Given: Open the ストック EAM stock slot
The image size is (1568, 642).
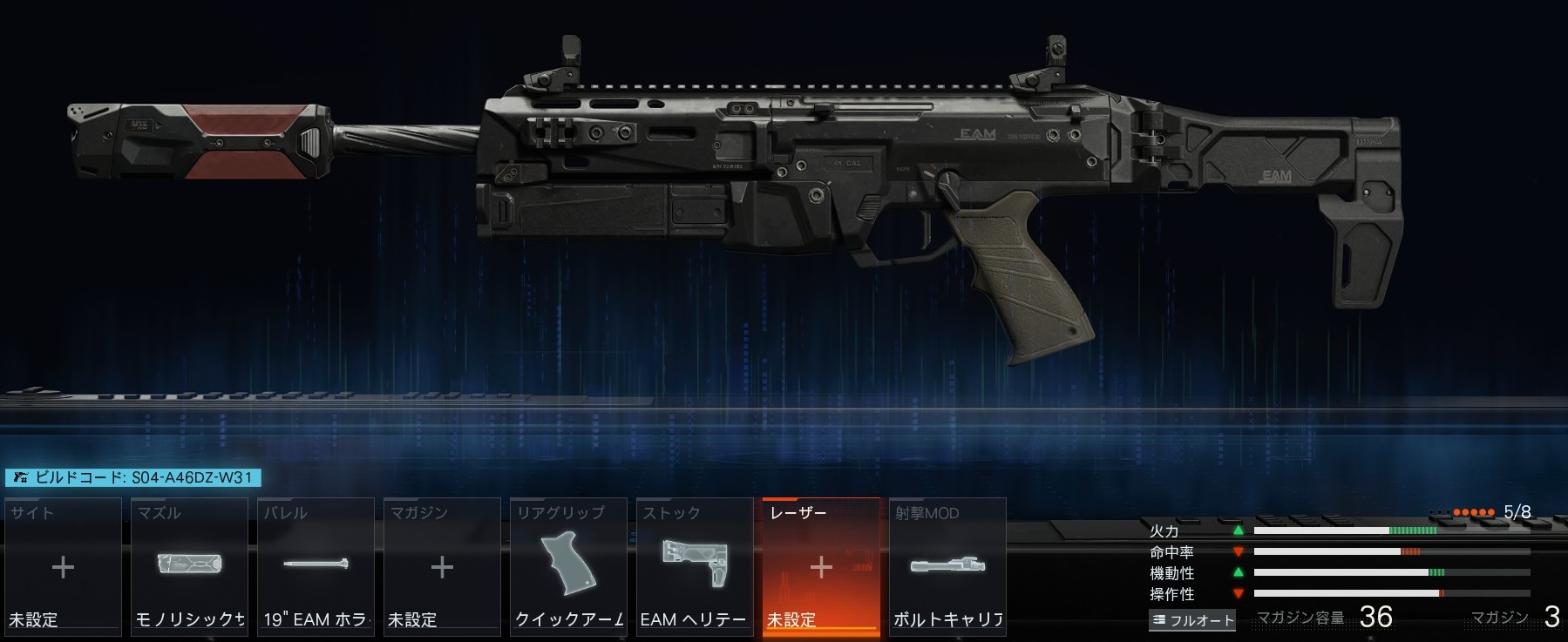Looking at the screenshot, I should [x=695, y=566].
